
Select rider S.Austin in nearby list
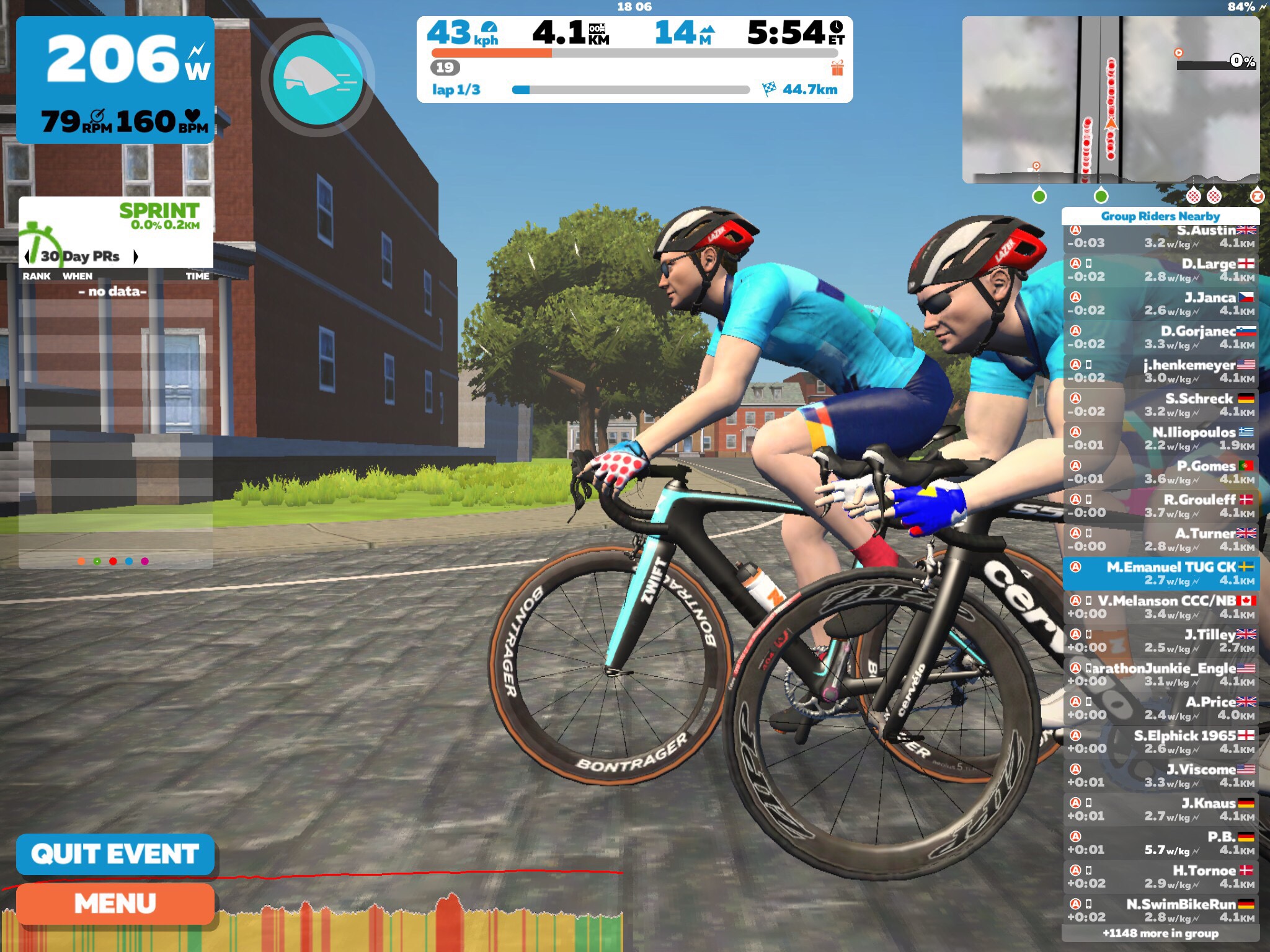pyautogui.click(x=1160, y=237)
